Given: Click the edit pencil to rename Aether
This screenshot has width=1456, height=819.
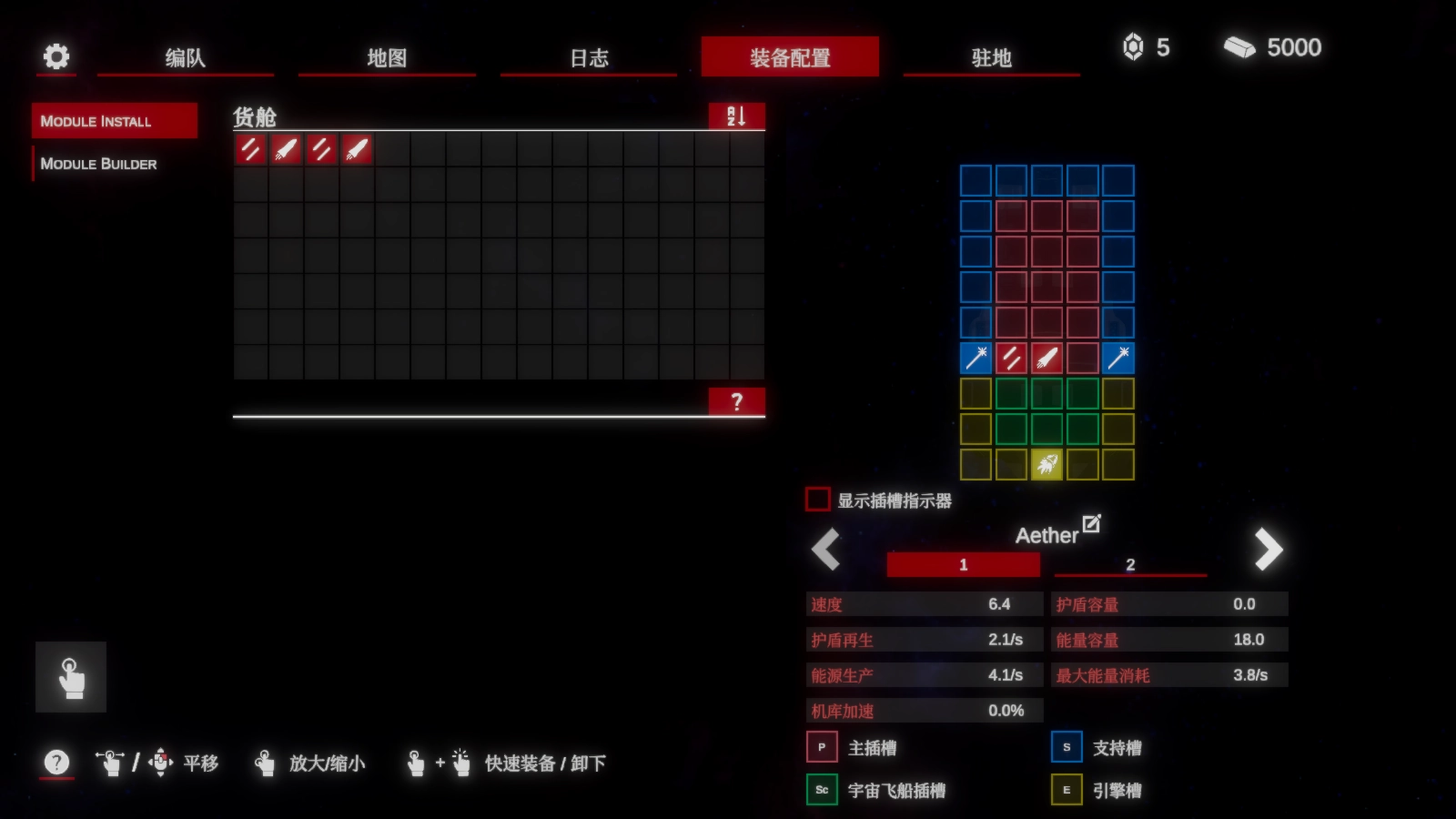Looking at the screenshot, I should (1091, 523).
